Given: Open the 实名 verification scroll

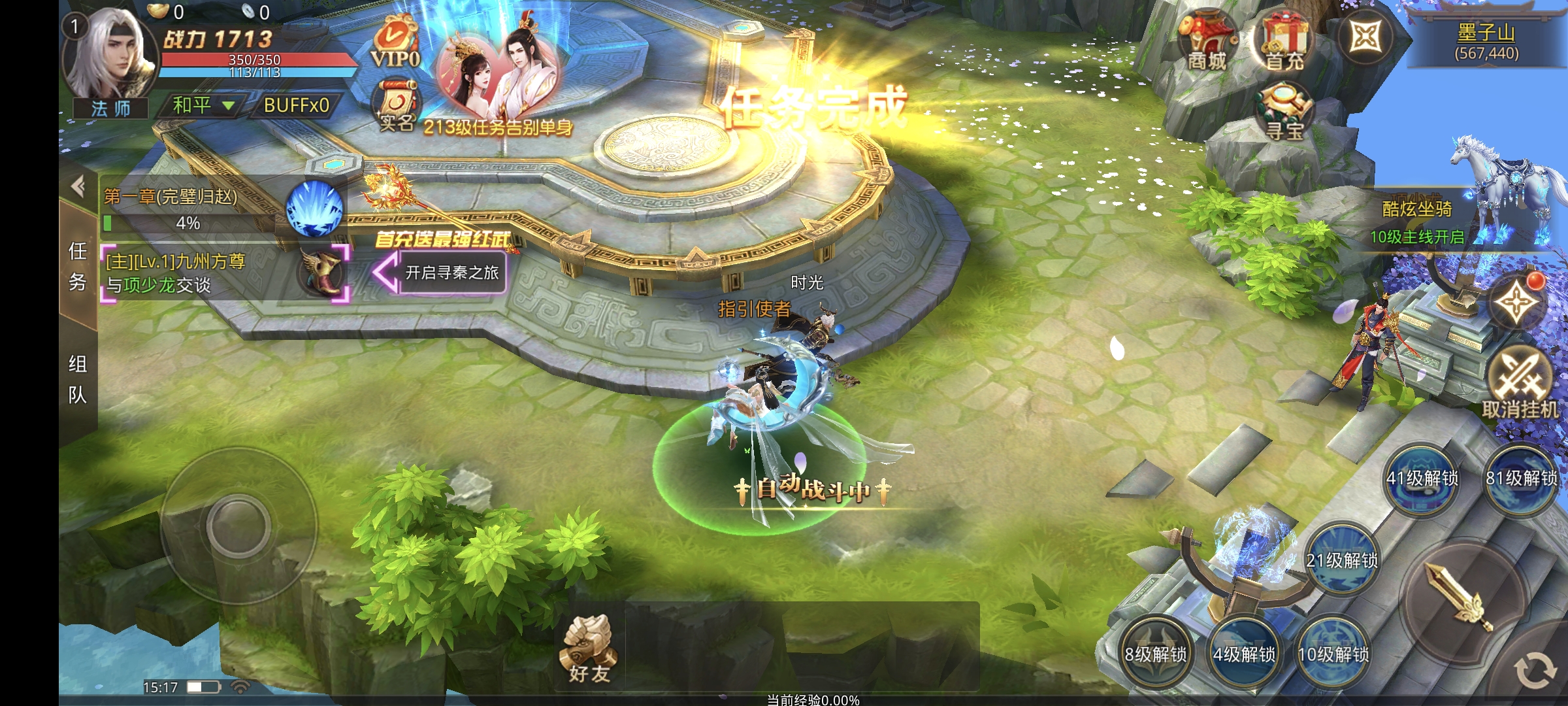Looking at the screenshot, I should click(x=396, y=106).
